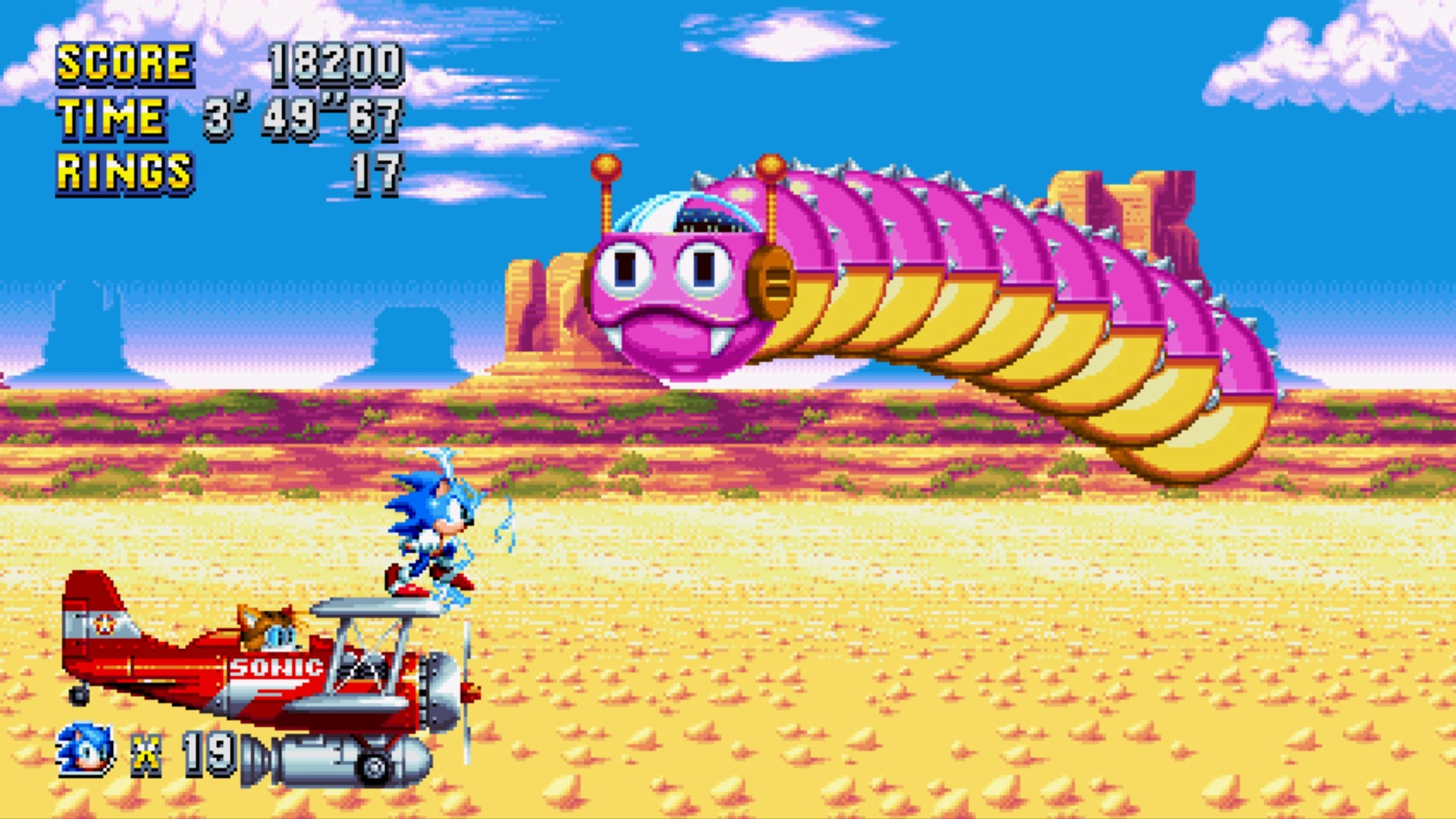The width and height of the screenshot is (1456, 819).
Task: Click the time reading 3'49"67
Action: (303, 118)
